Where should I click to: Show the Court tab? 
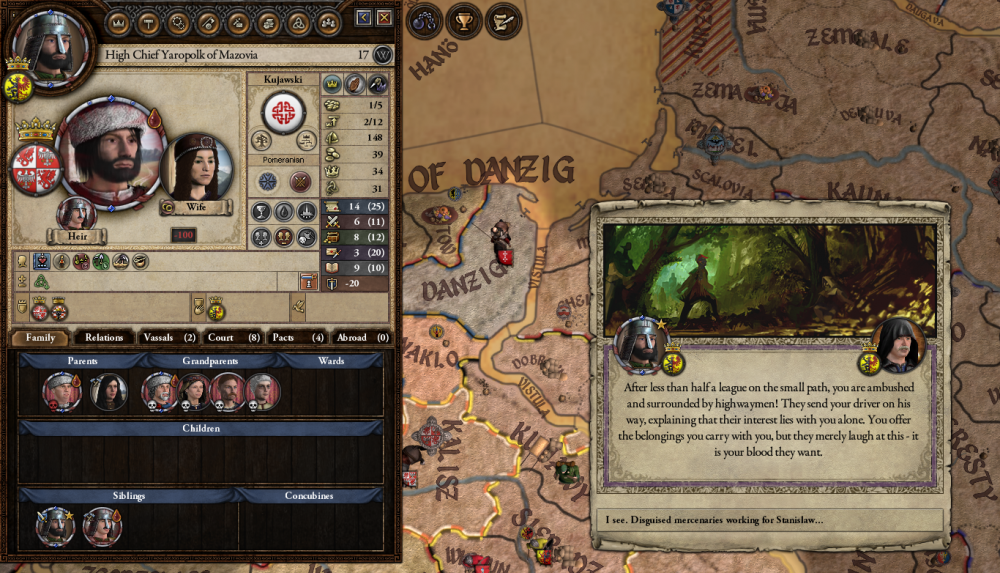click(234, 338)
